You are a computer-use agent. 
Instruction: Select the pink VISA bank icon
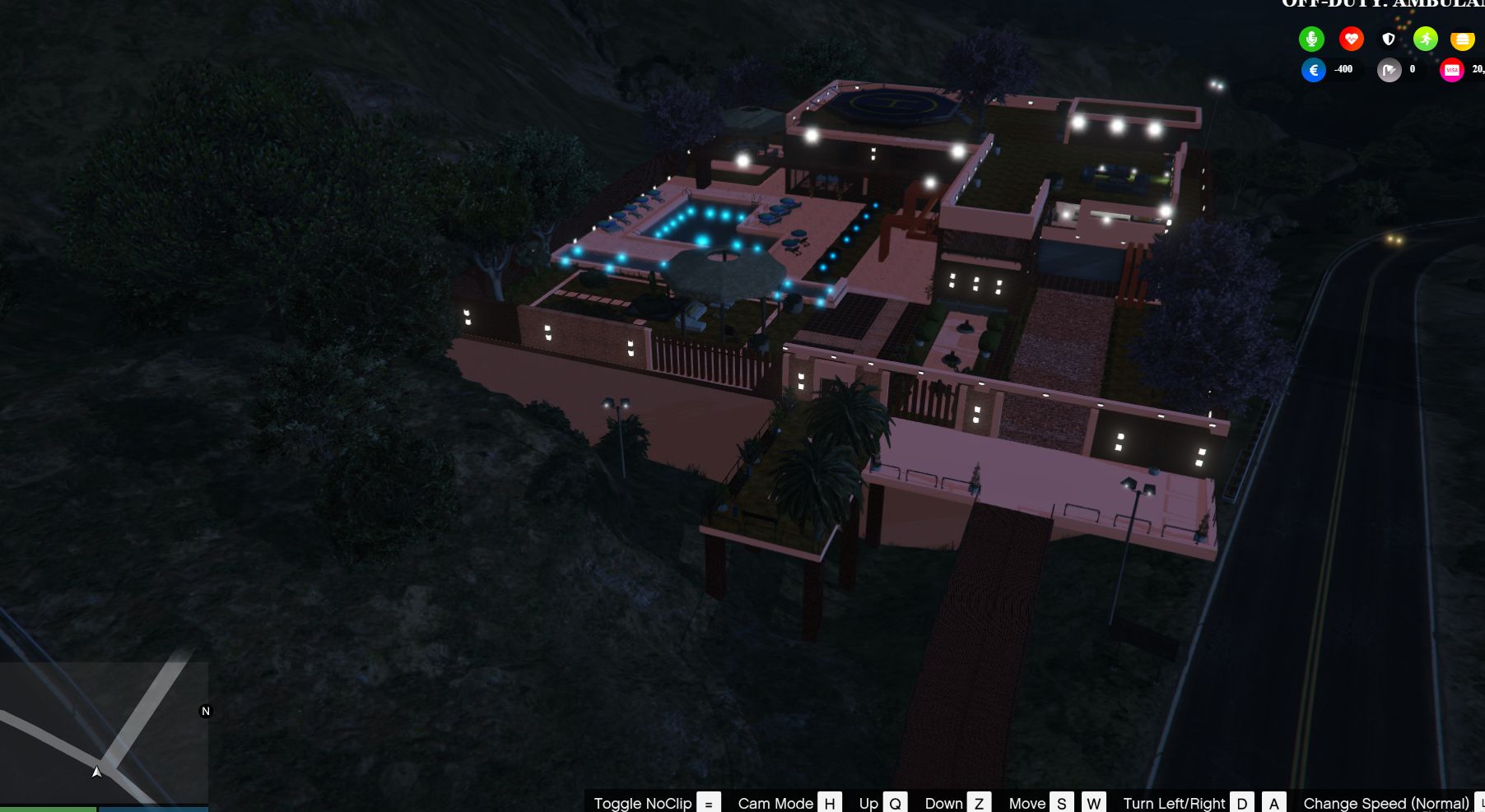tap(1452, 70)
